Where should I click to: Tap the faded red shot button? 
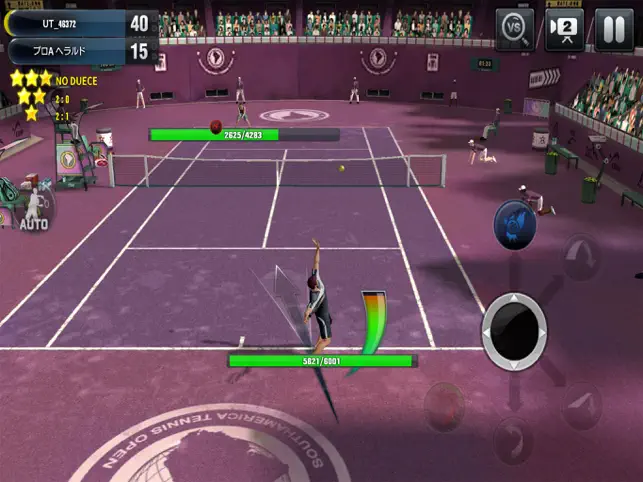pos(444,406)
